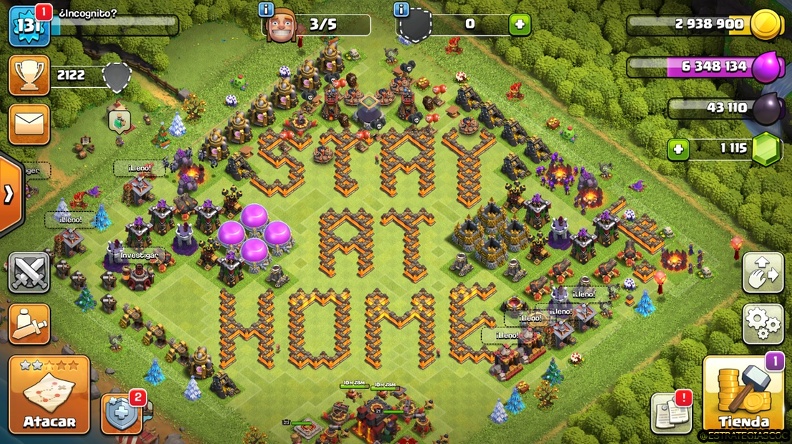Show shield info icon beside the shield counter
792x444 pixels.
pos(401,10)
